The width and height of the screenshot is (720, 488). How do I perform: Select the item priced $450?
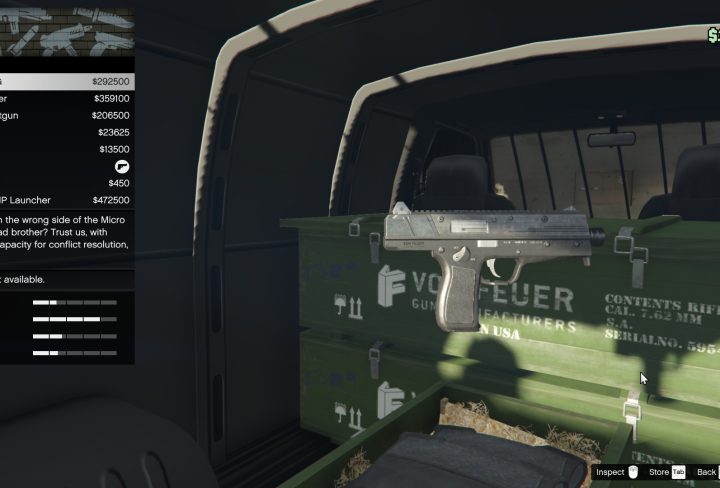(66, 183)
